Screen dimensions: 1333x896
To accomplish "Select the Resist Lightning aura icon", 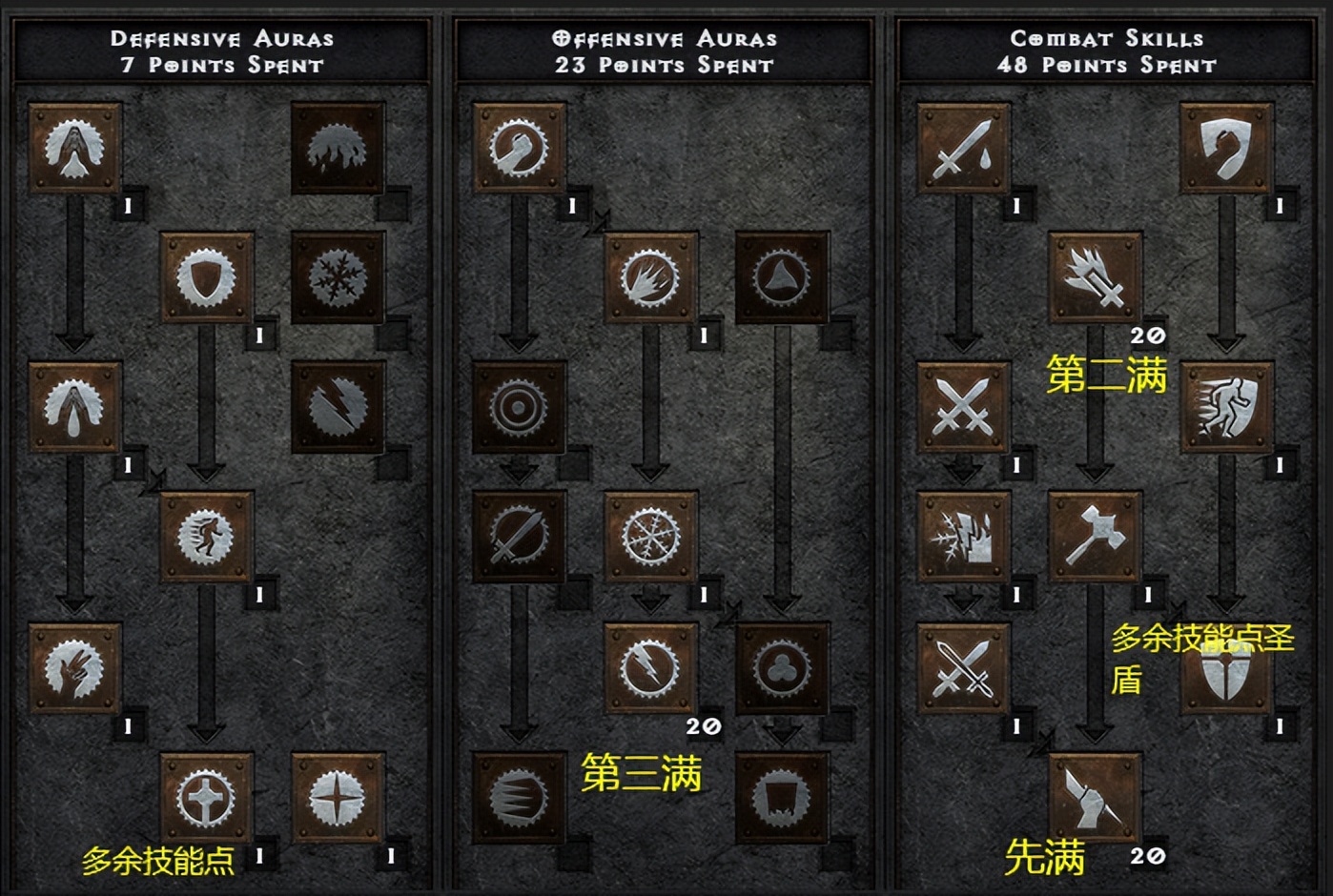I will (x=338, y=407).
